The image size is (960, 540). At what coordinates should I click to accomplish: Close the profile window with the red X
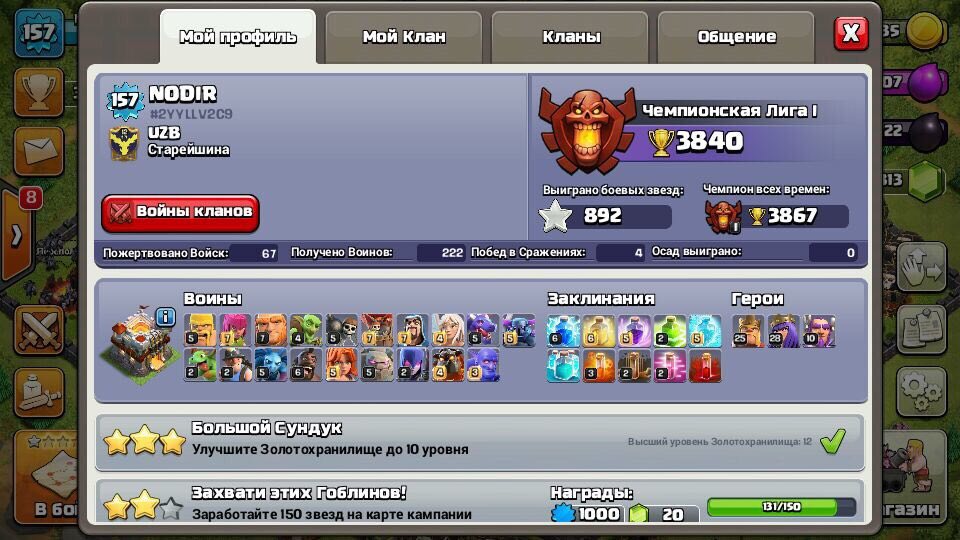851,33
